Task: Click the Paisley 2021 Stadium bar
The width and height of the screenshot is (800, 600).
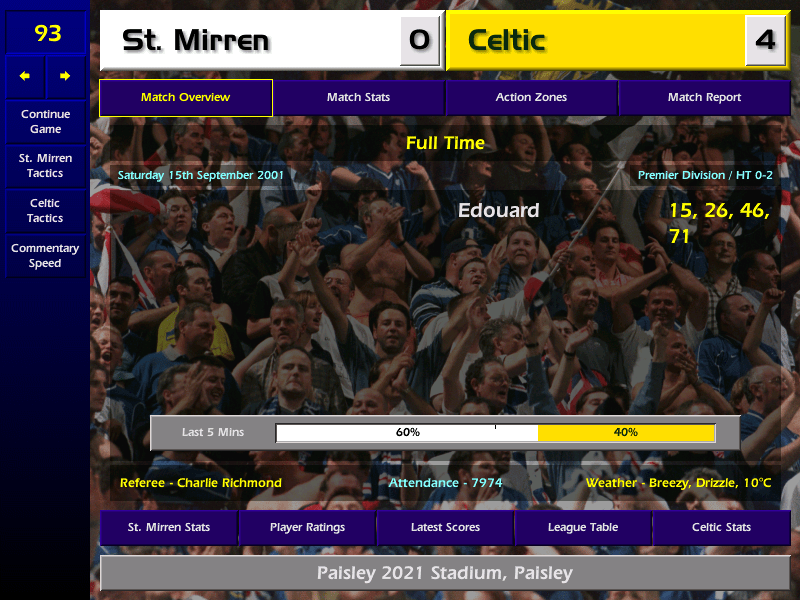Action: pos(445,573)
